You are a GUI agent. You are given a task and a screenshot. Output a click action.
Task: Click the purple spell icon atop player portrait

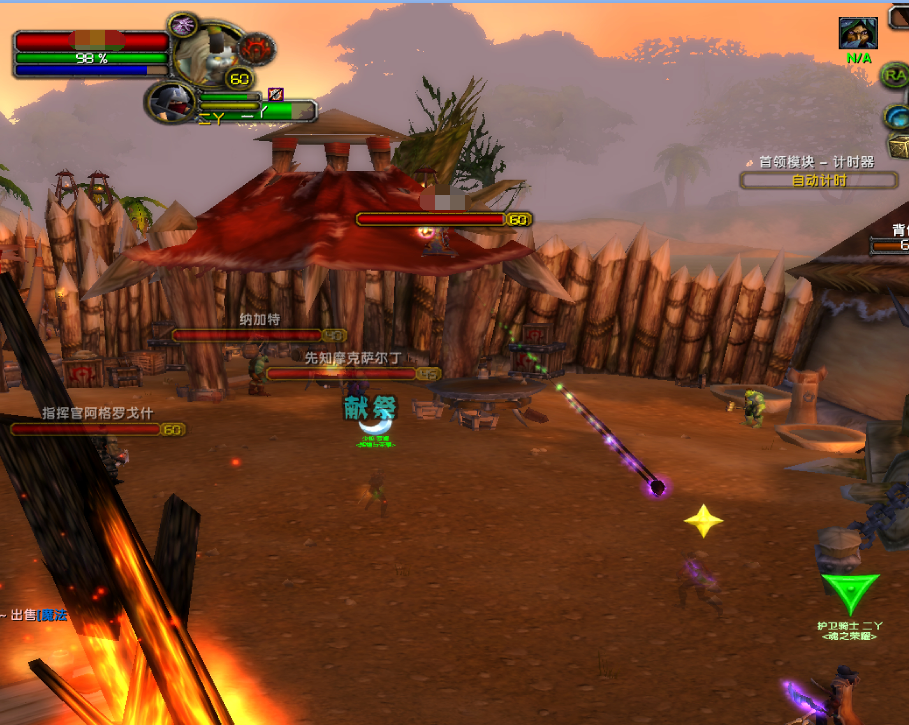point(181,24)
